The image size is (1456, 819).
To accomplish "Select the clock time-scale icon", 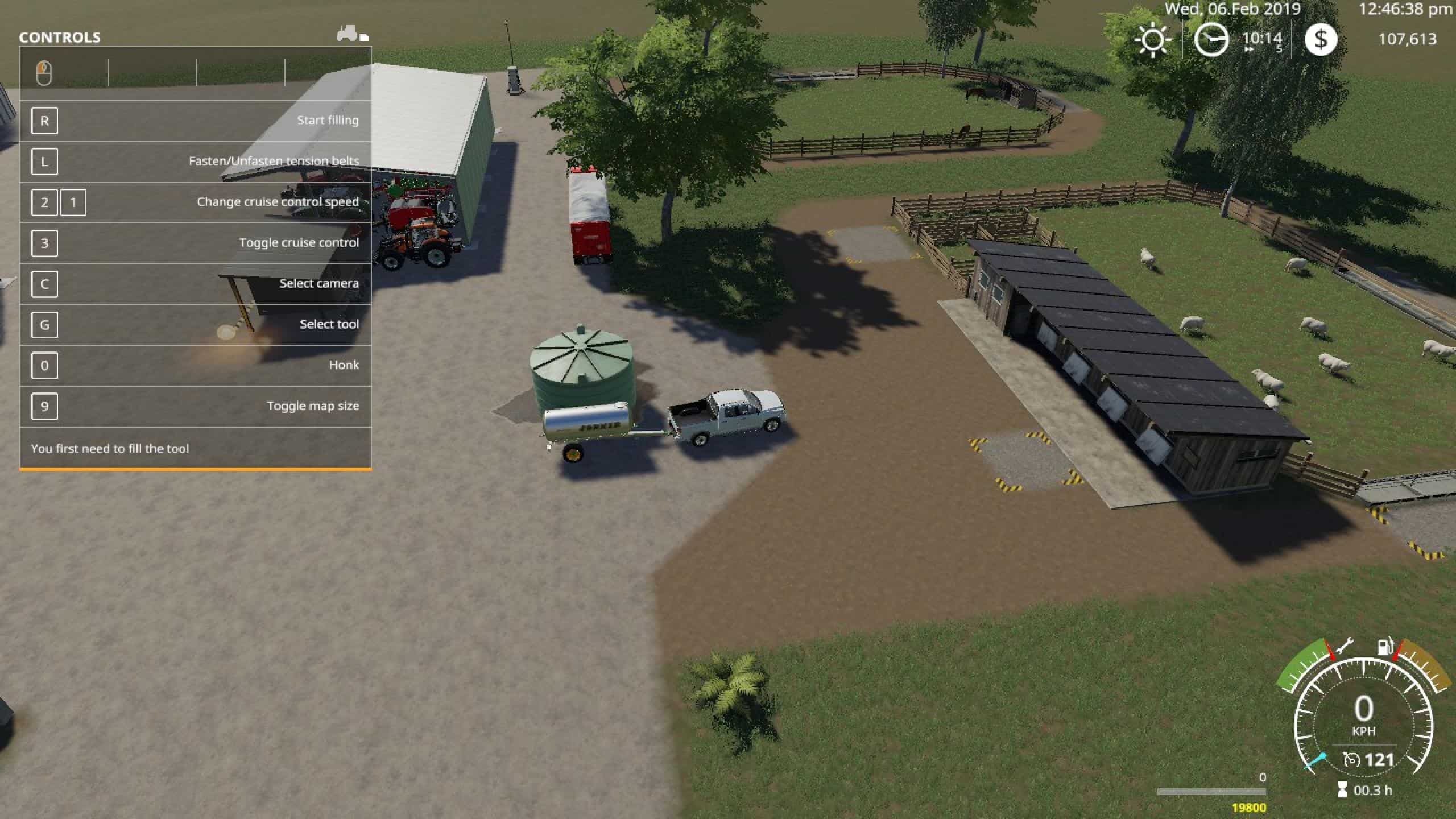I will pos(1210,40).
